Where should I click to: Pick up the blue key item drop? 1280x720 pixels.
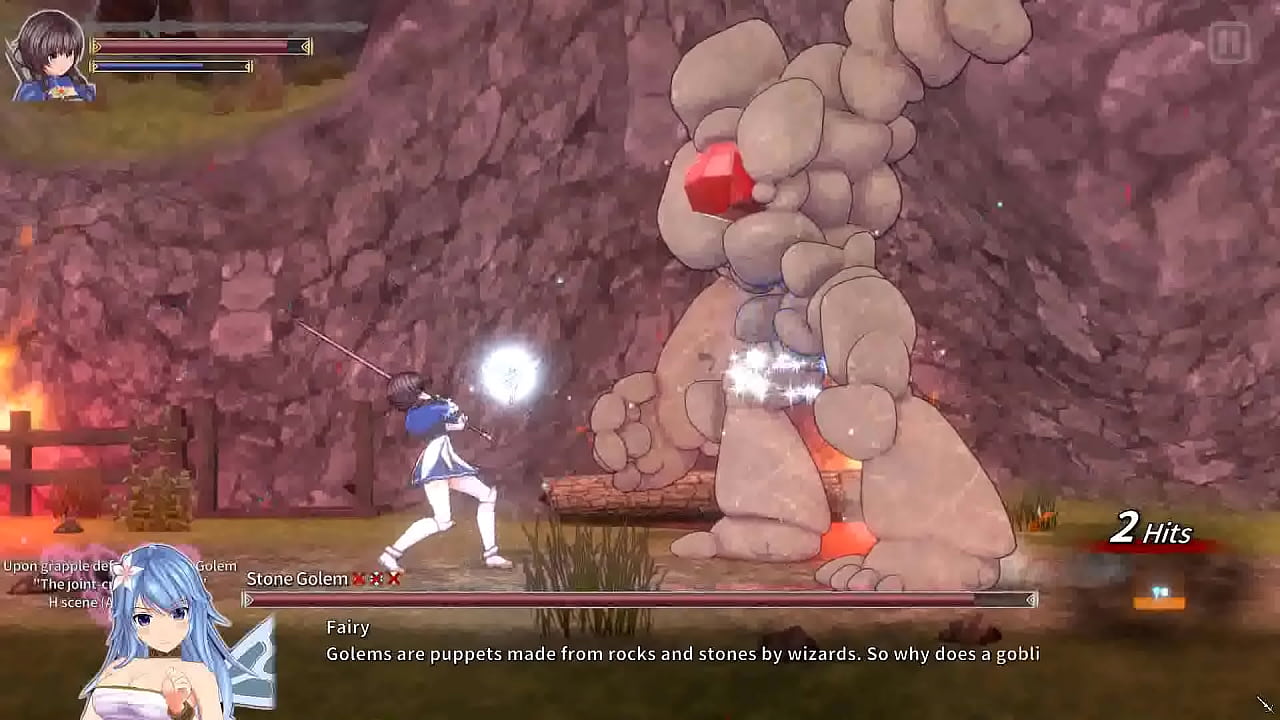(1160, 593)
